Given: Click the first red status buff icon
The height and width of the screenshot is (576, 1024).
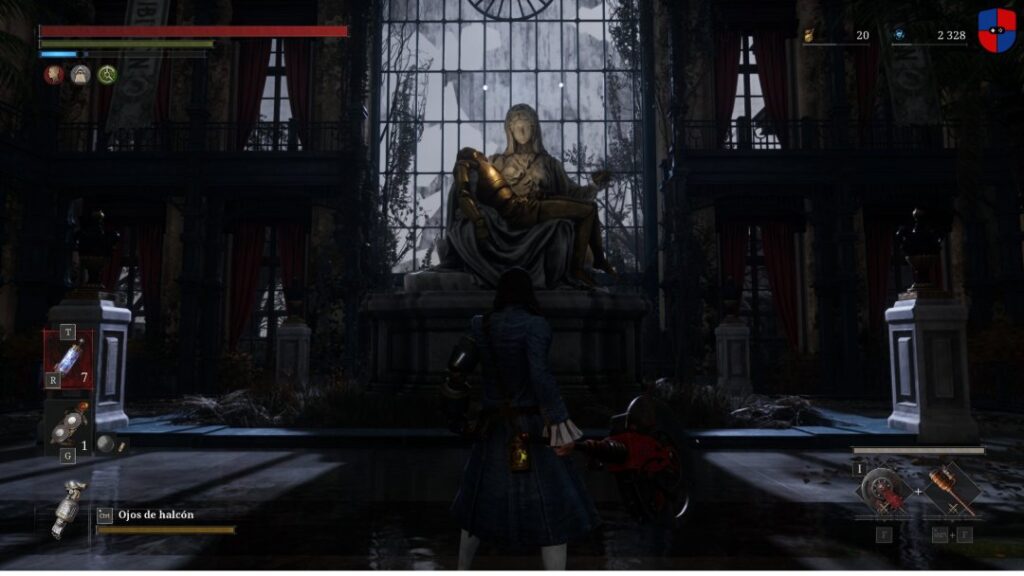Looking at the screenshot, I should [53, 74].
